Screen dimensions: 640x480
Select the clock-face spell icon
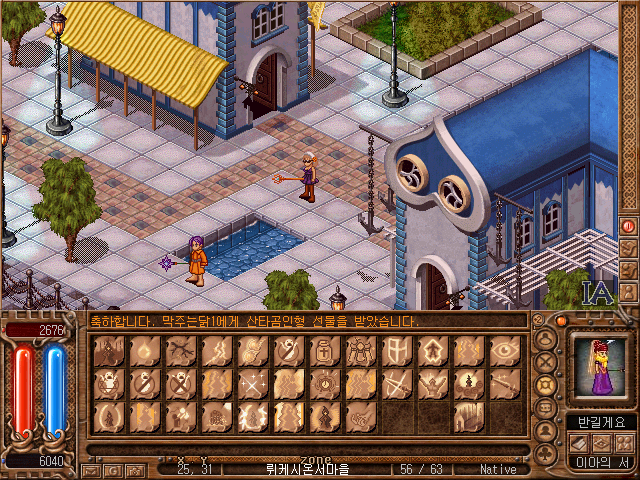325,383
